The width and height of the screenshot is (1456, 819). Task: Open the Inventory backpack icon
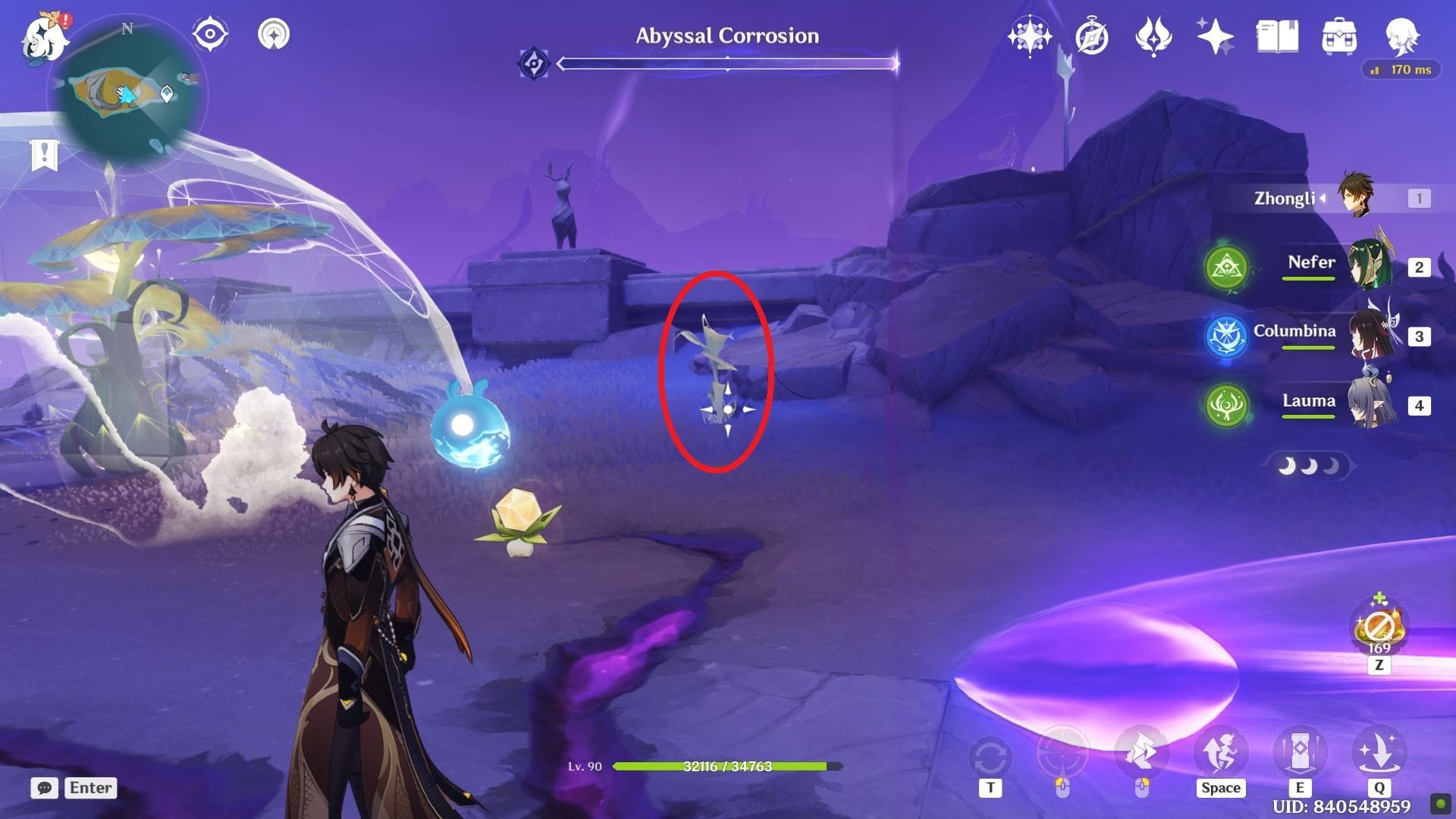[1339, 36]
